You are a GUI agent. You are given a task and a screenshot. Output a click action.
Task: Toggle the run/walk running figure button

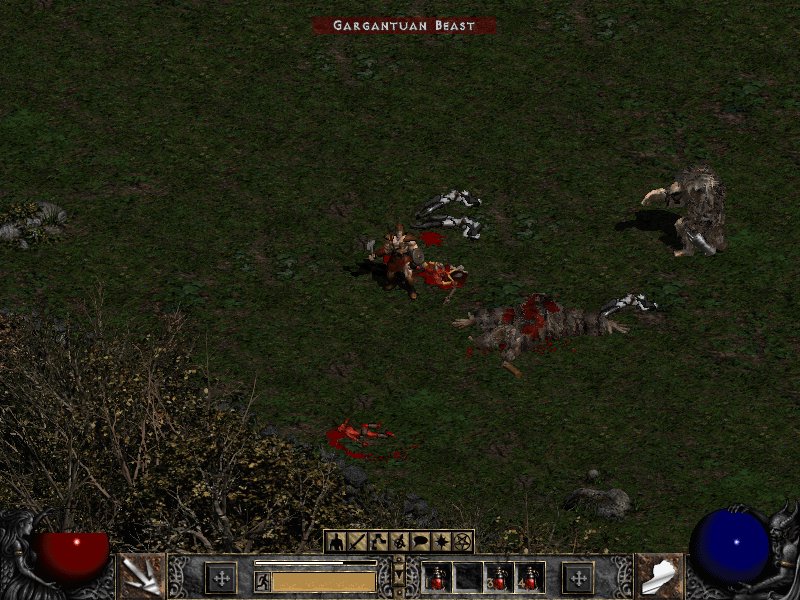[263, 581]
